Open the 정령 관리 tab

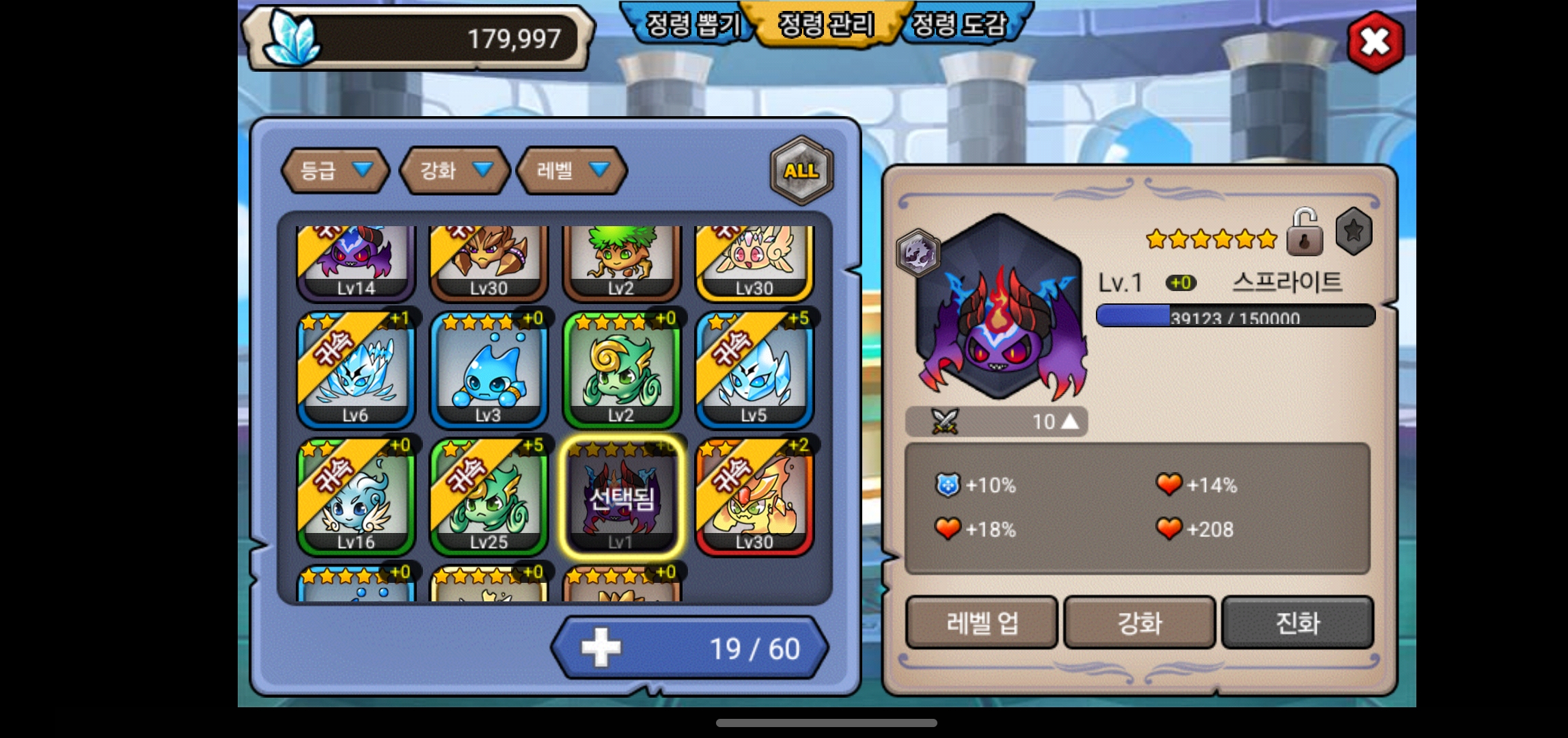[826, 25]
